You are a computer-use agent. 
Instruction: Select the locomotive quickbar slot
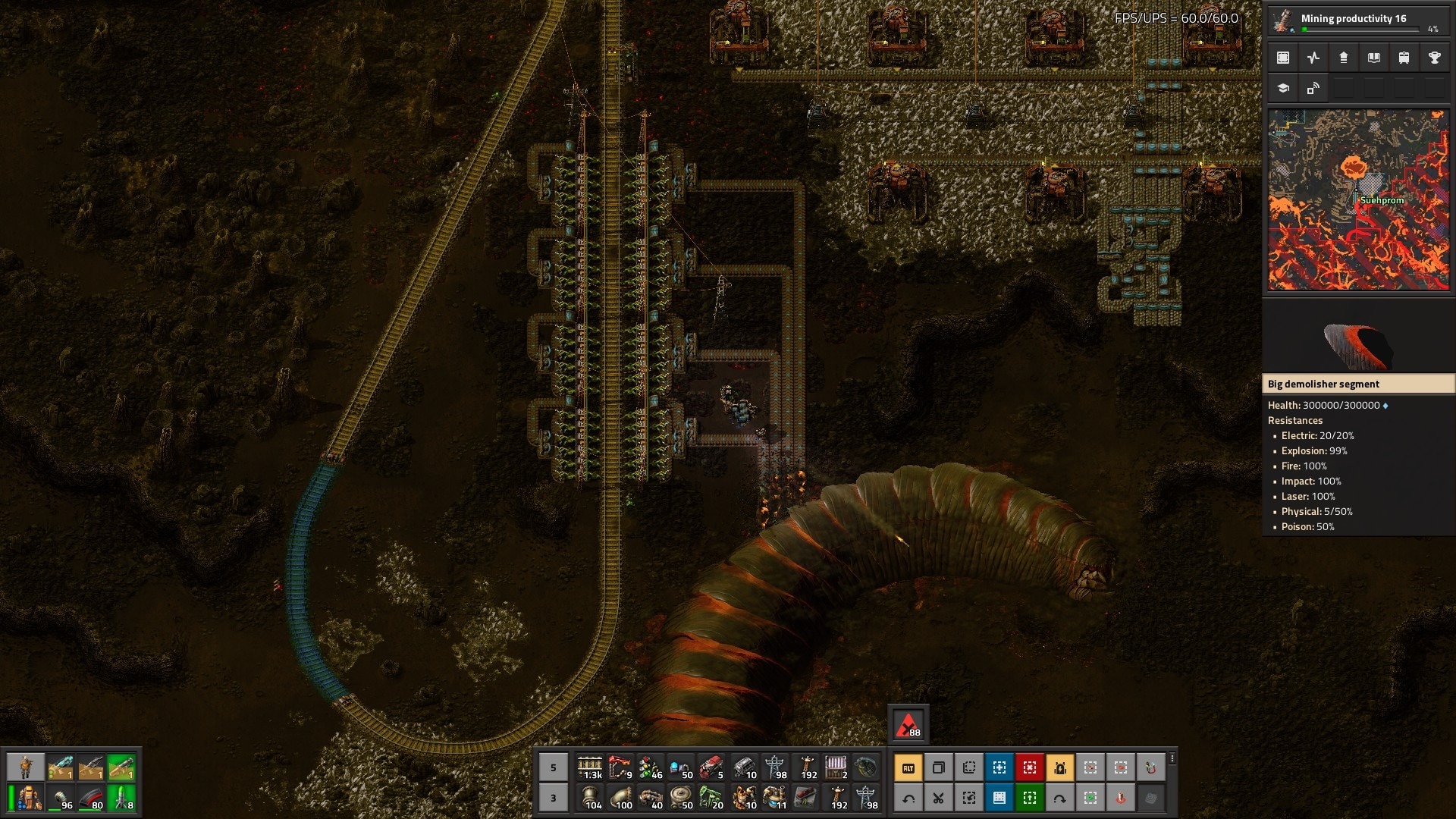[x=711, y=767]
